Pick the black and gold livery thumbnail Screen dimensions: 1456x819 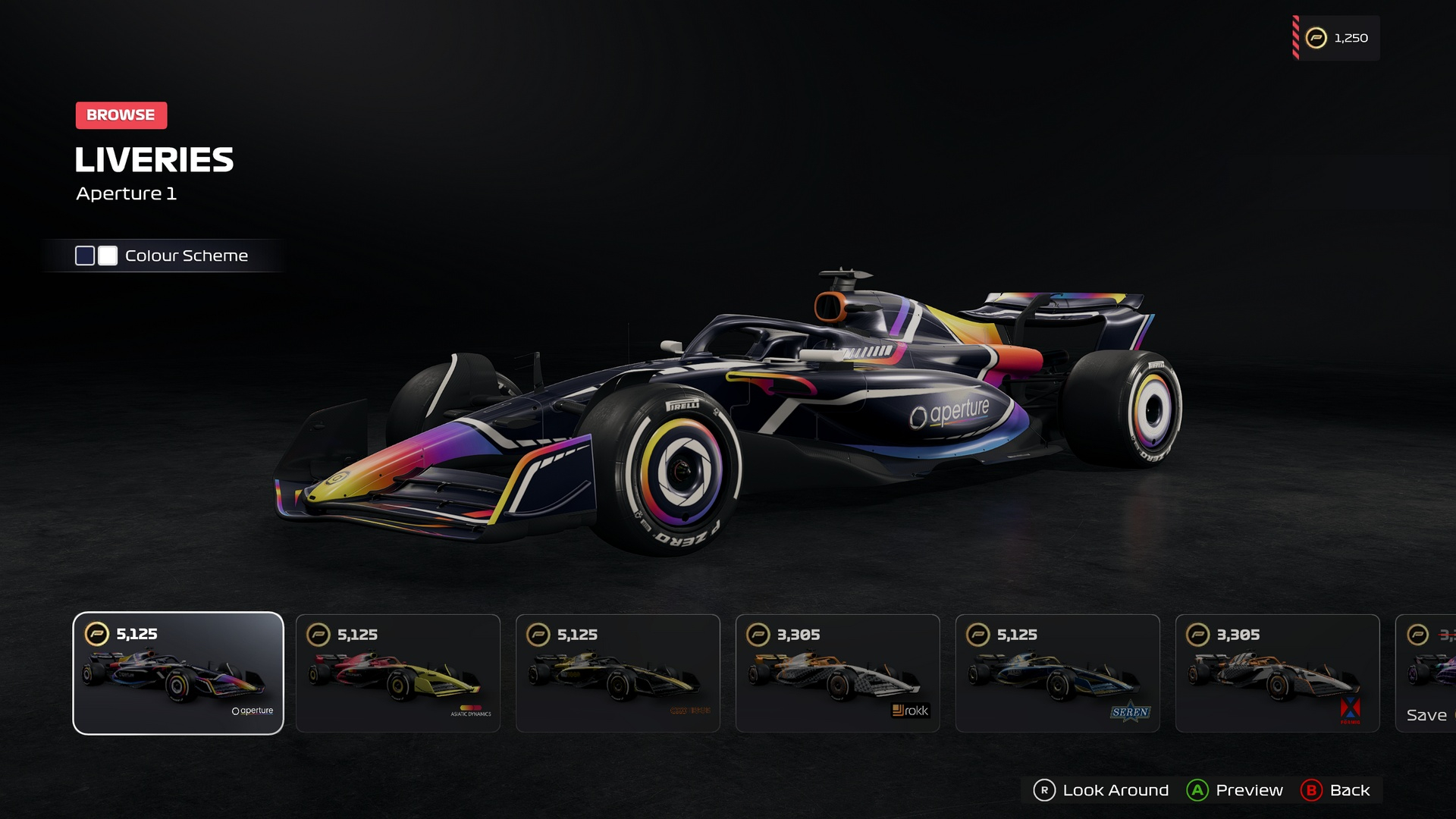[618, 673]
